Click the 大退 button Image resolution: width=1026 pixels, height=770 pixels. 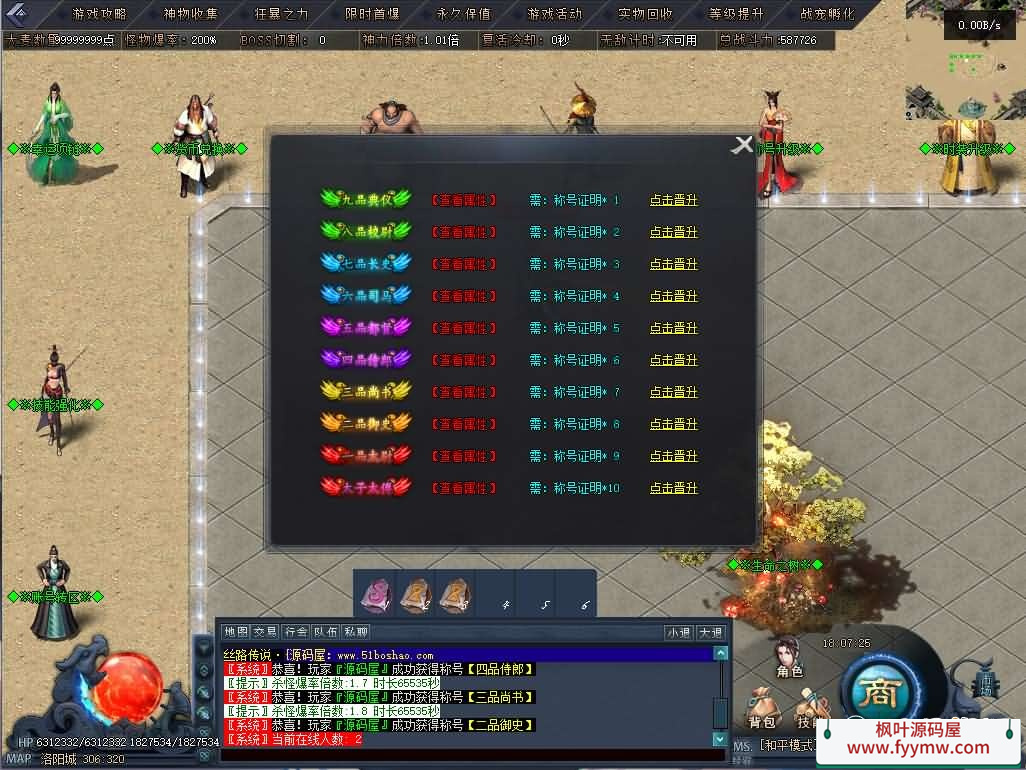click(x=710, y=632)
